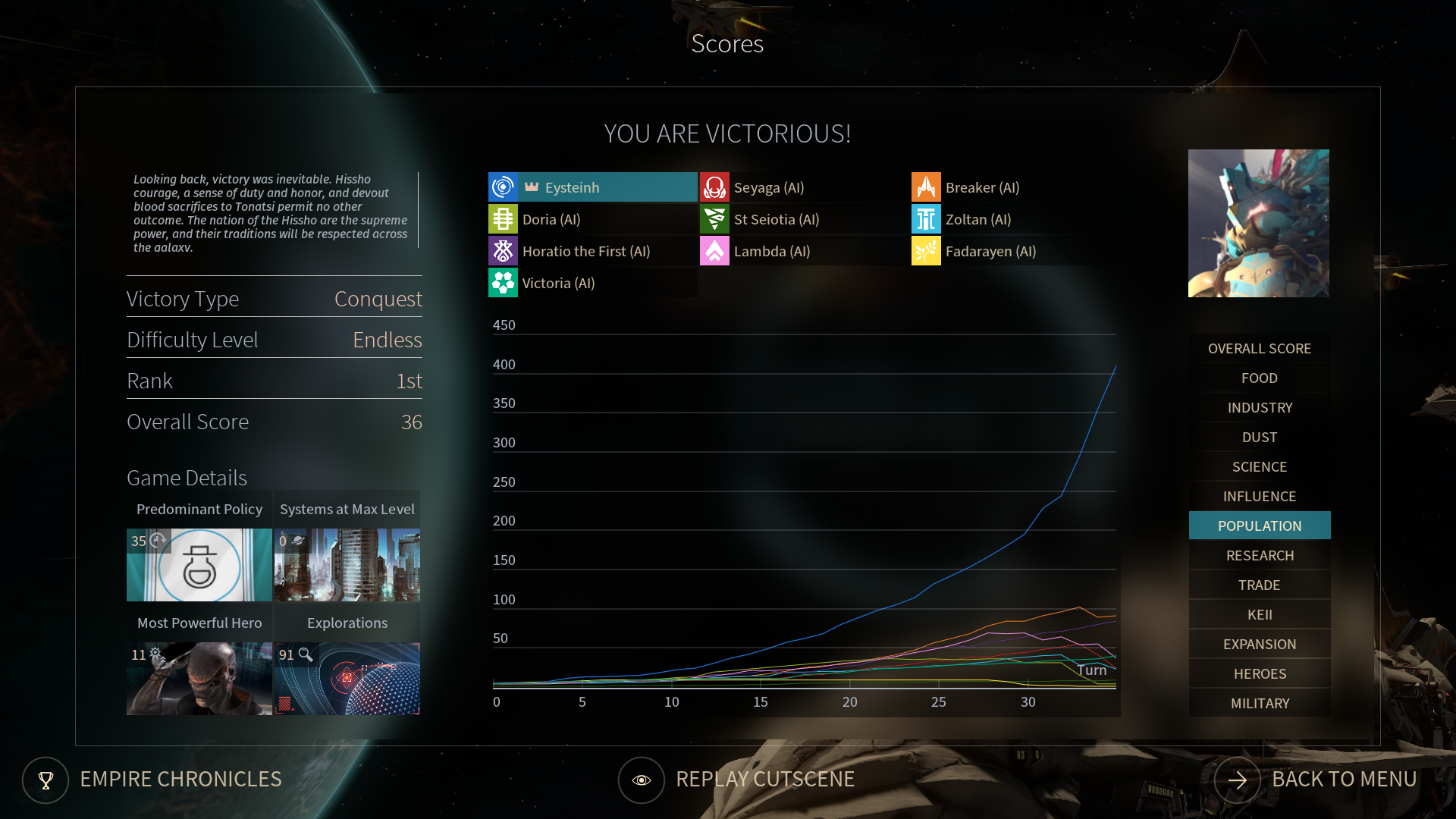Screen dimensions: 1456x819
Task: Select the Explorations detail thumbnail
Action: [x=347, y=679]
